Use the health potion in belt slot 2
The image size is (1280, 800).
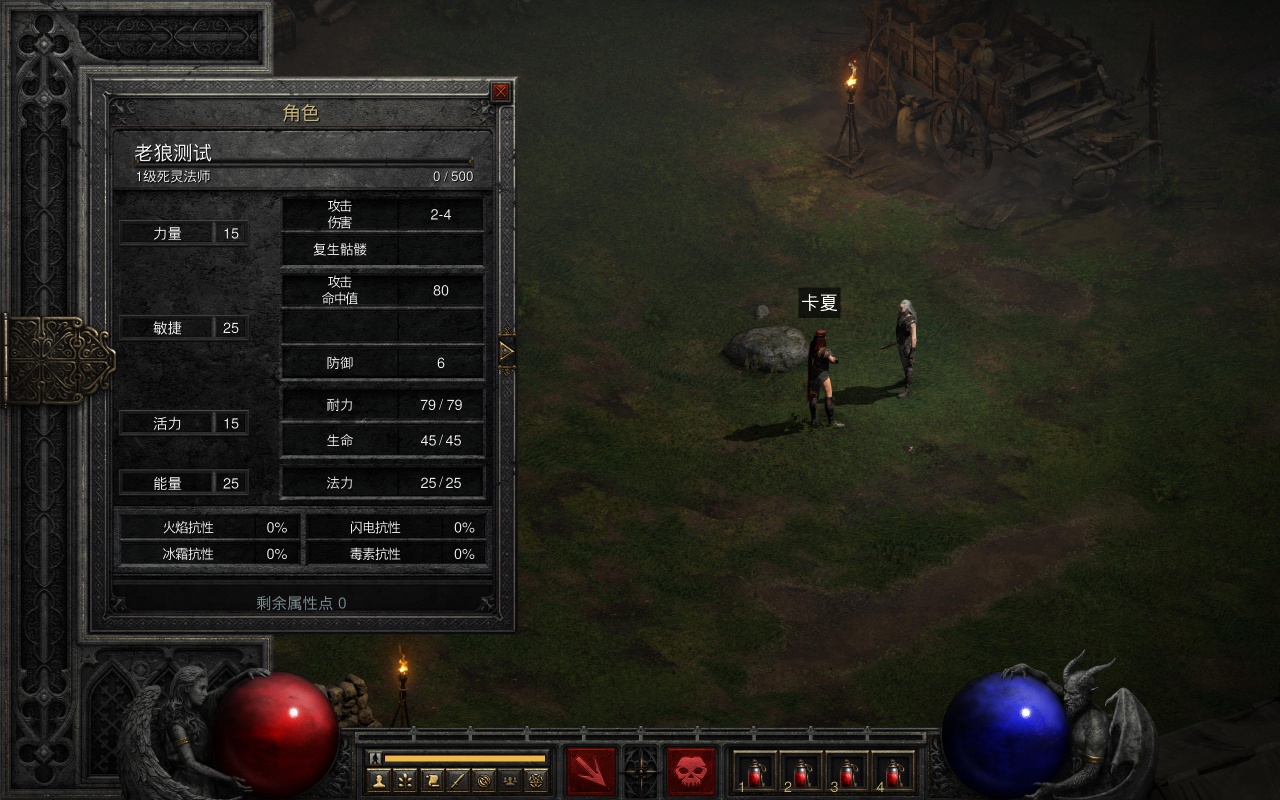pos(802,772)
